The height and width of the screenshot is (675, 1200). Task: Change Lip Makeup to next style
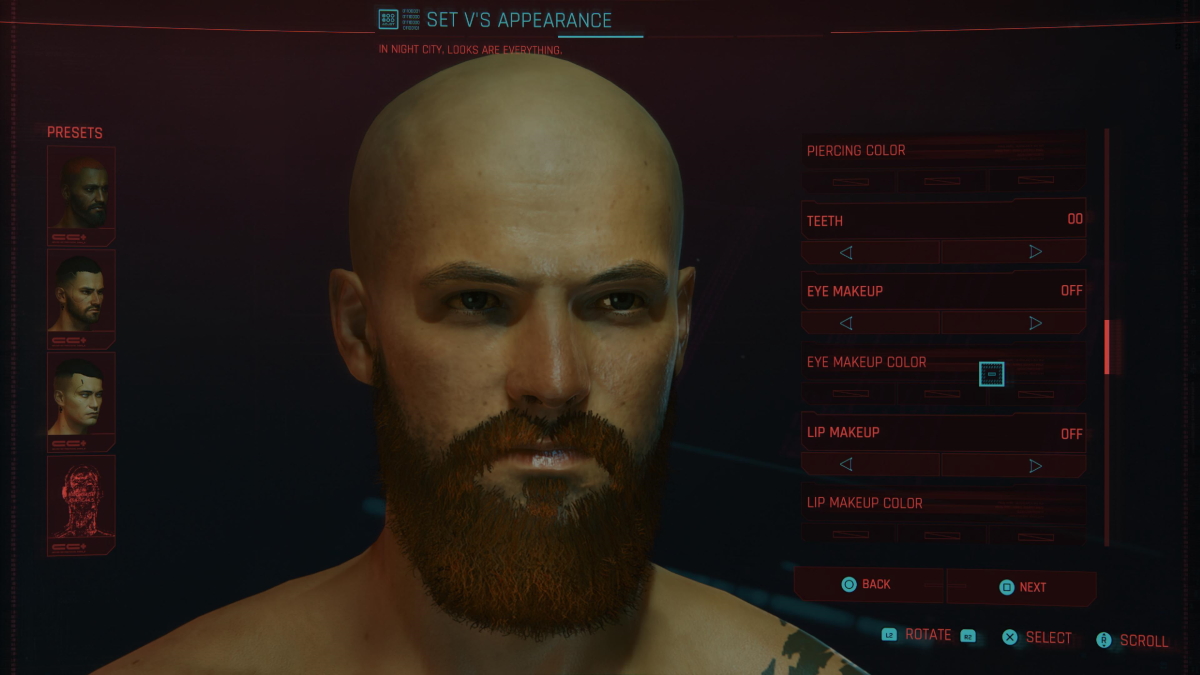coord(1035,465)
